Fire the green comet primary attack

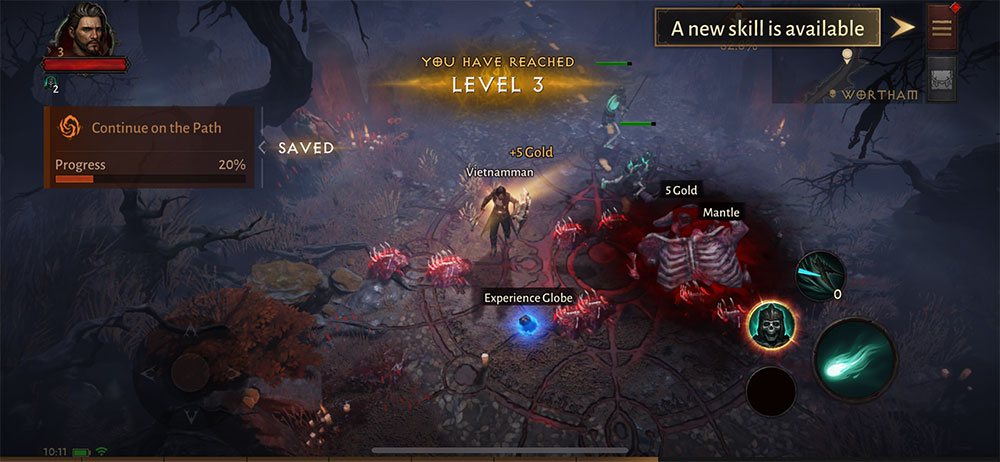coord(853,359)
